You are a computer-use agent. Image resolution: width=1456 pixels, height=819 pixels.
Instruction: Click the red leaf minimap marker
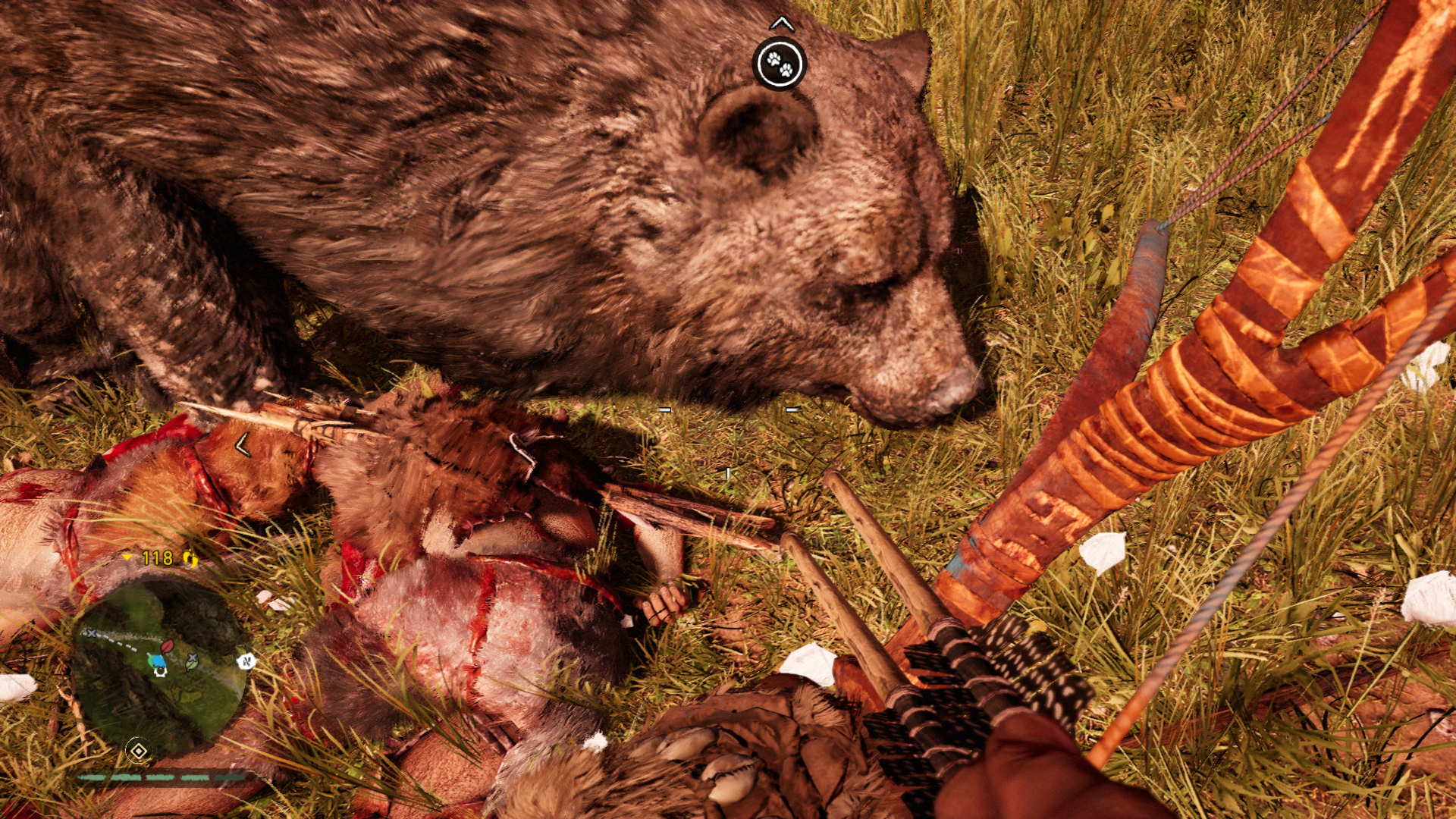tap(167, 646)
